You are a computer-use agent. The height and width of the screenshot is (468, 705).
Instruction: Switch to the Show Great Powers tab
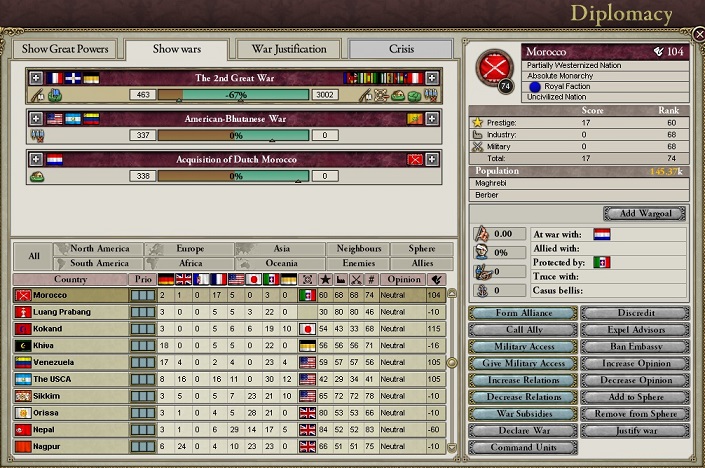pos(65,49)
